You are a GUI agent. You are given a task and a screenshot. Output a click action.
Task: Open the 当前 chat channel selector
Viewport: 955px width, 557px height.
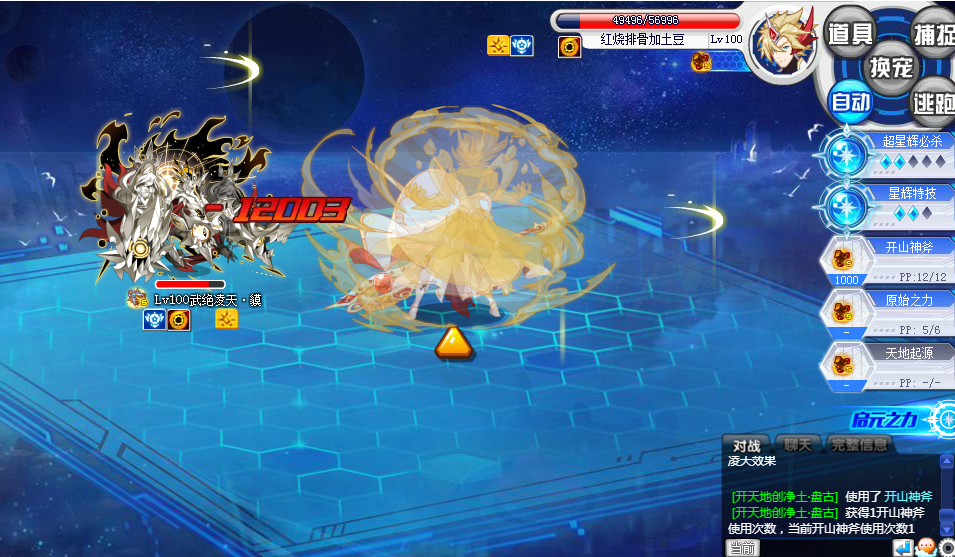744,548
